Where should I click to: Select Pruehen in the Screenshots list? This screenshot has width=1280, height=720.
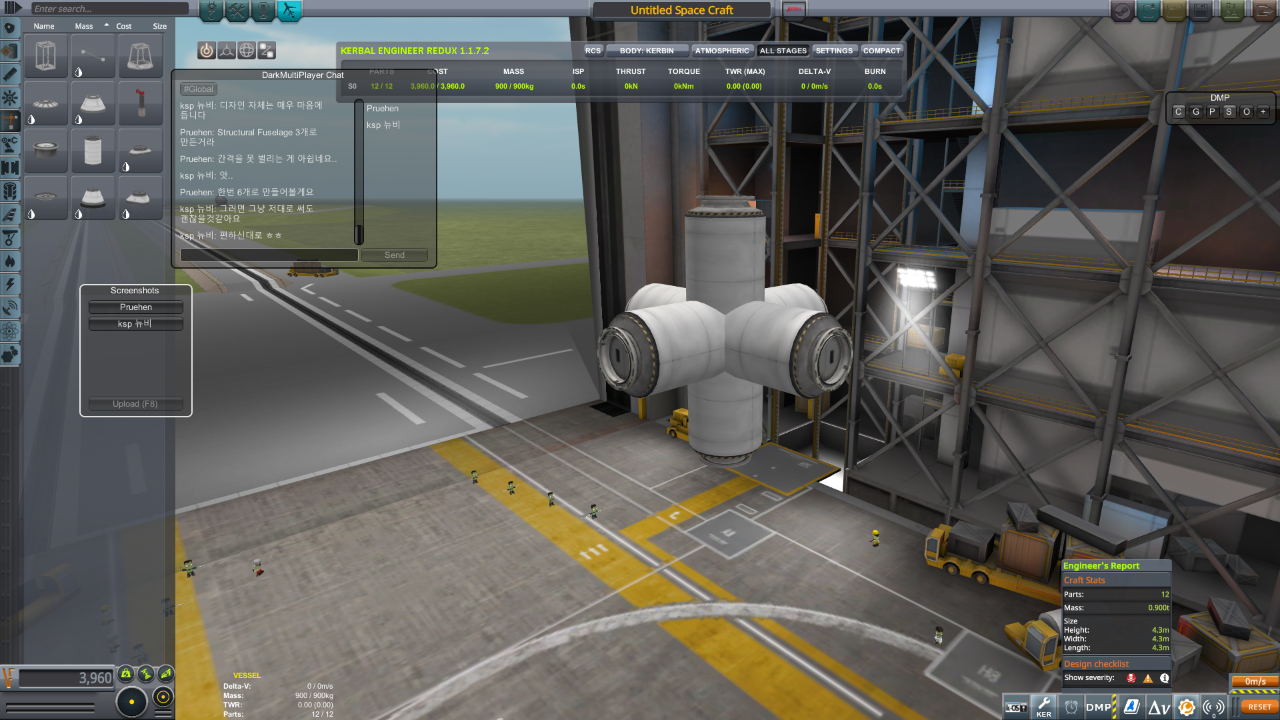(136, 307)
